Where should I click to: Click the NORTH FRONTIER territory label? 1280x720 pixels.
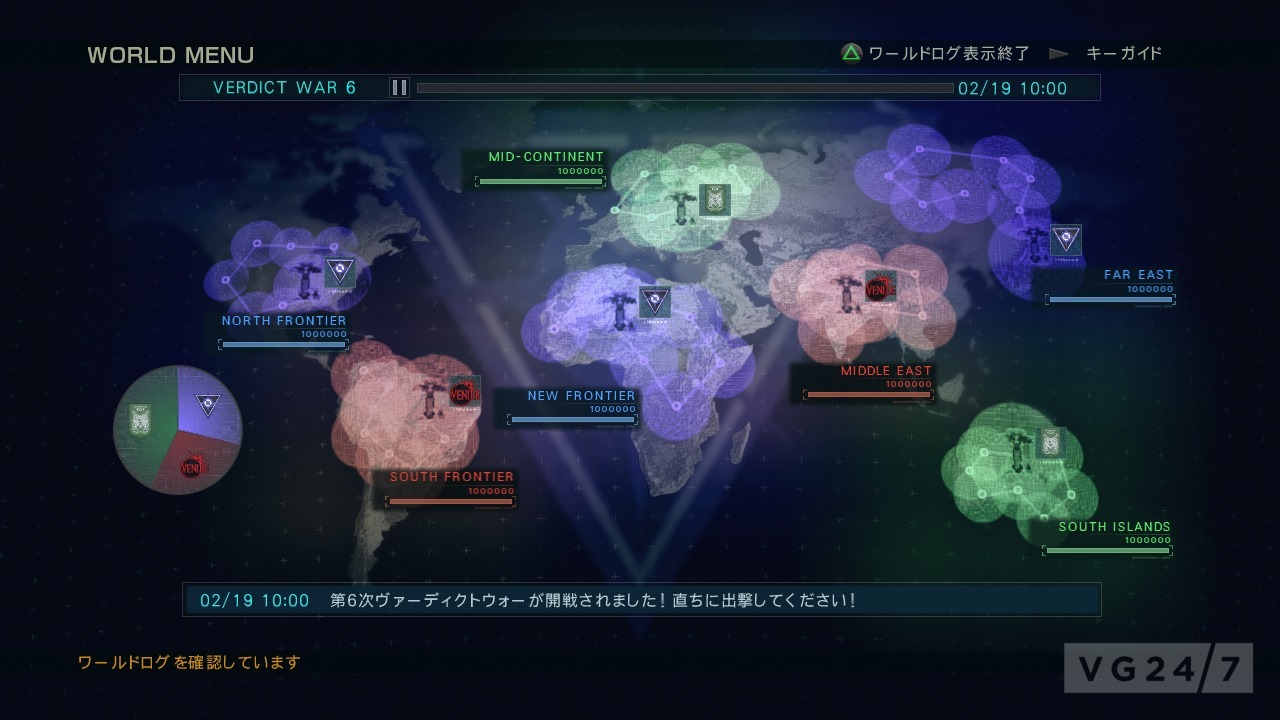pyautogui.click(x=283, y=320)
